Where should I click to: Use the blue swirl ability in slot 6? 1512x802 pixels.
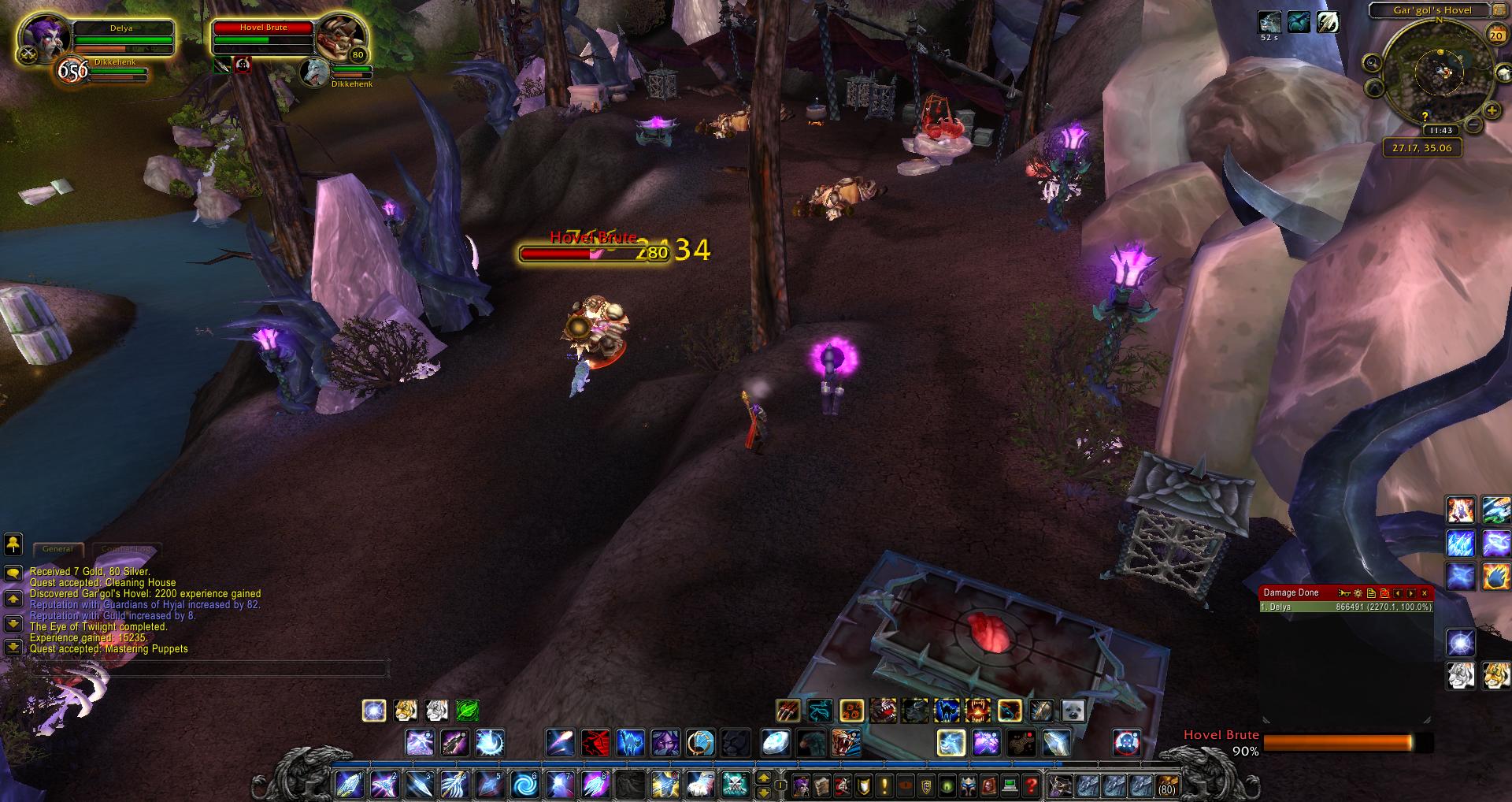(524, 785)
